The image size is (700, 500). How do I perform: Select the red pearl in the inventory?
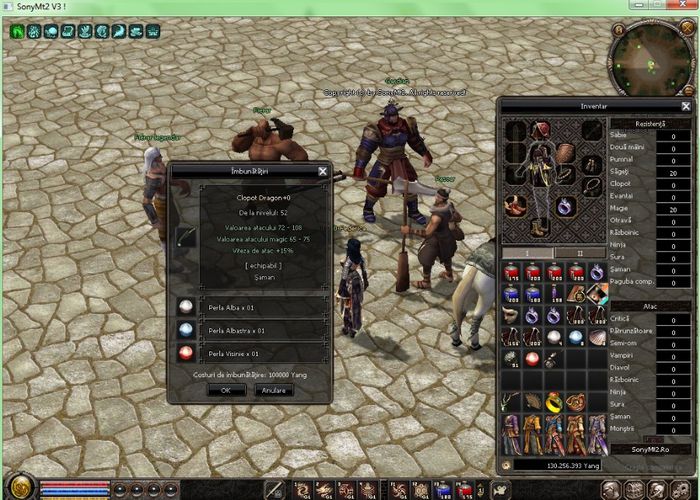tap(533, 358)
